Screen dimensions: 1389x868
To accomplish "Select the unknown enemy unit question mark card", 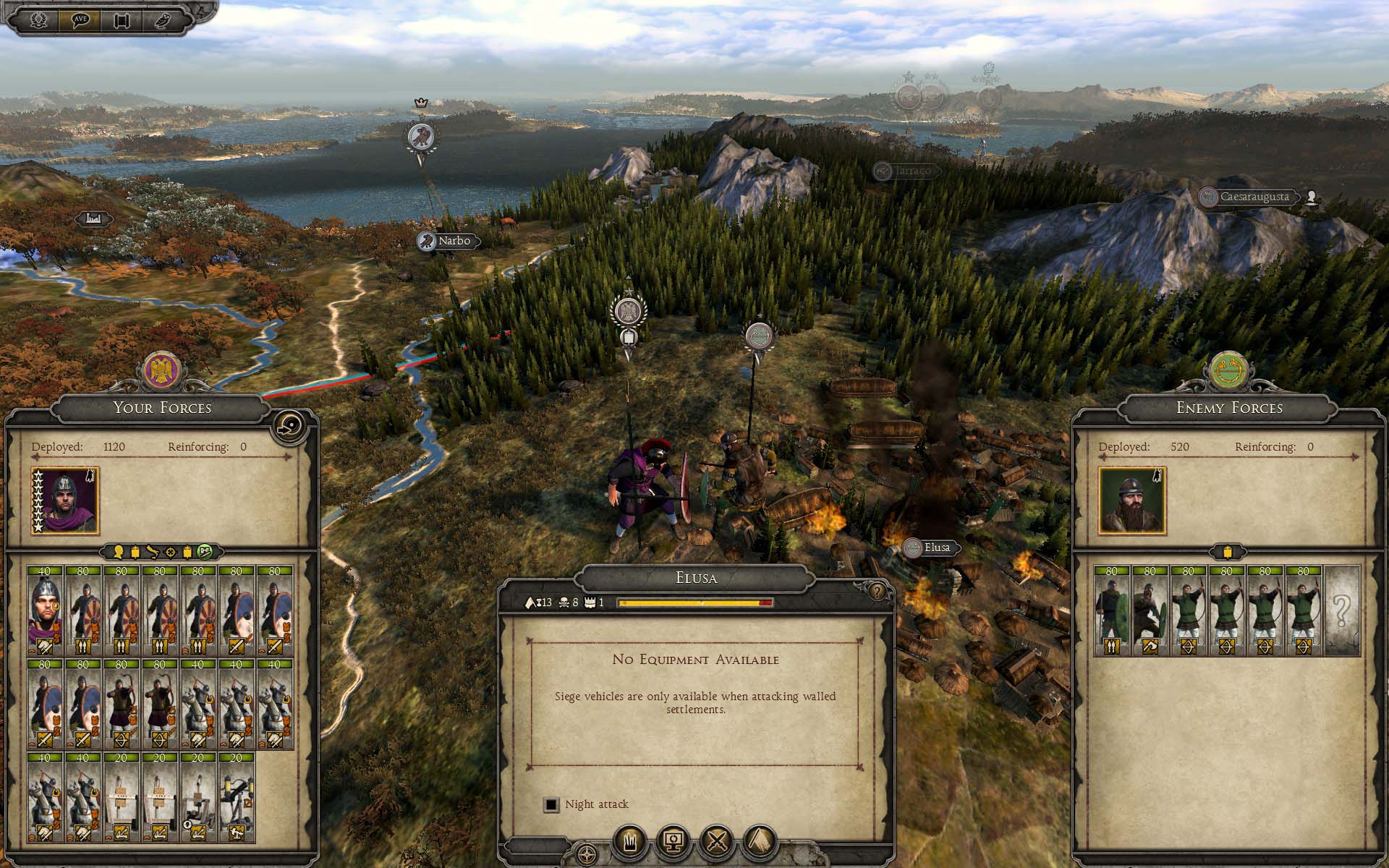I will [x=1341, y=611].
